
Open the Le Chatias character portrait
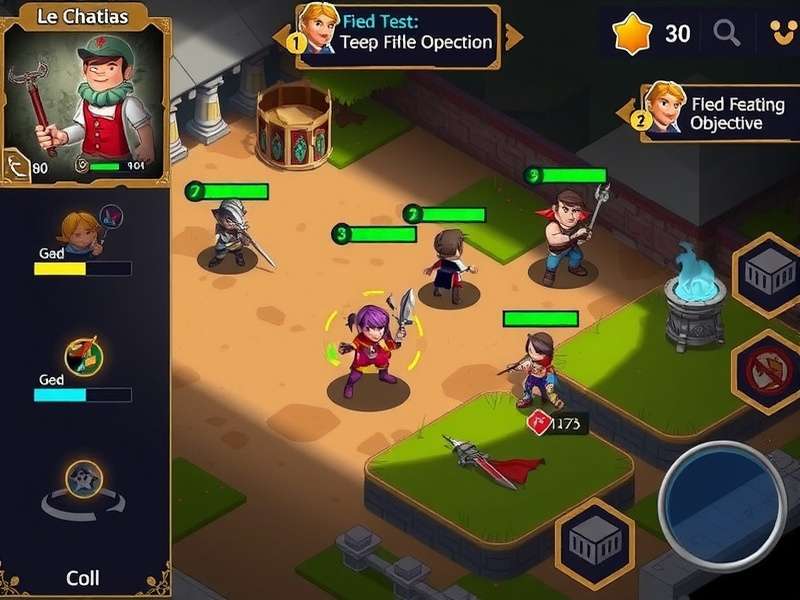click(x=85, y=100)
